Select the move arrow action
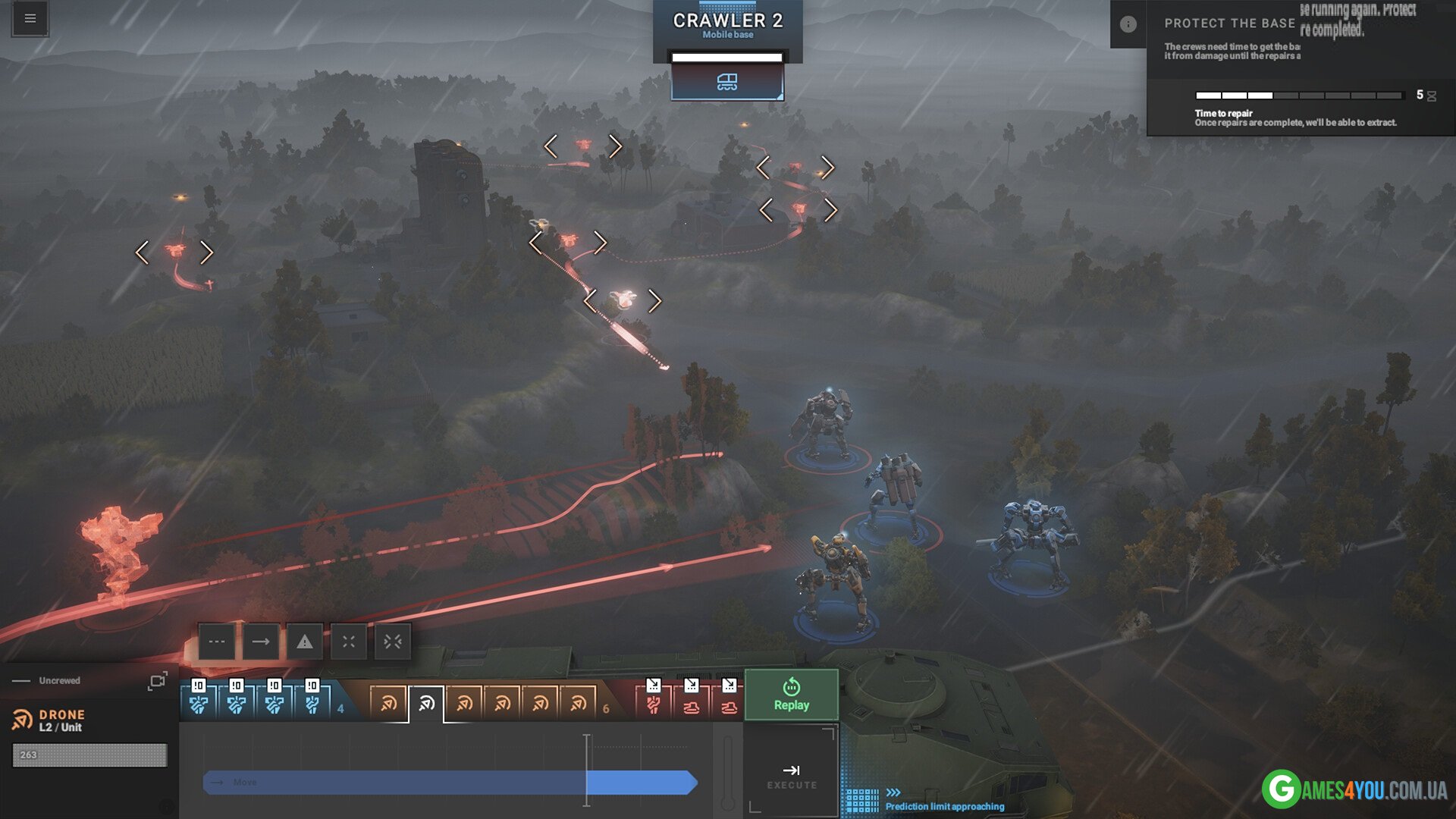Screen dimensions: 1456x819 coord(261,642)
